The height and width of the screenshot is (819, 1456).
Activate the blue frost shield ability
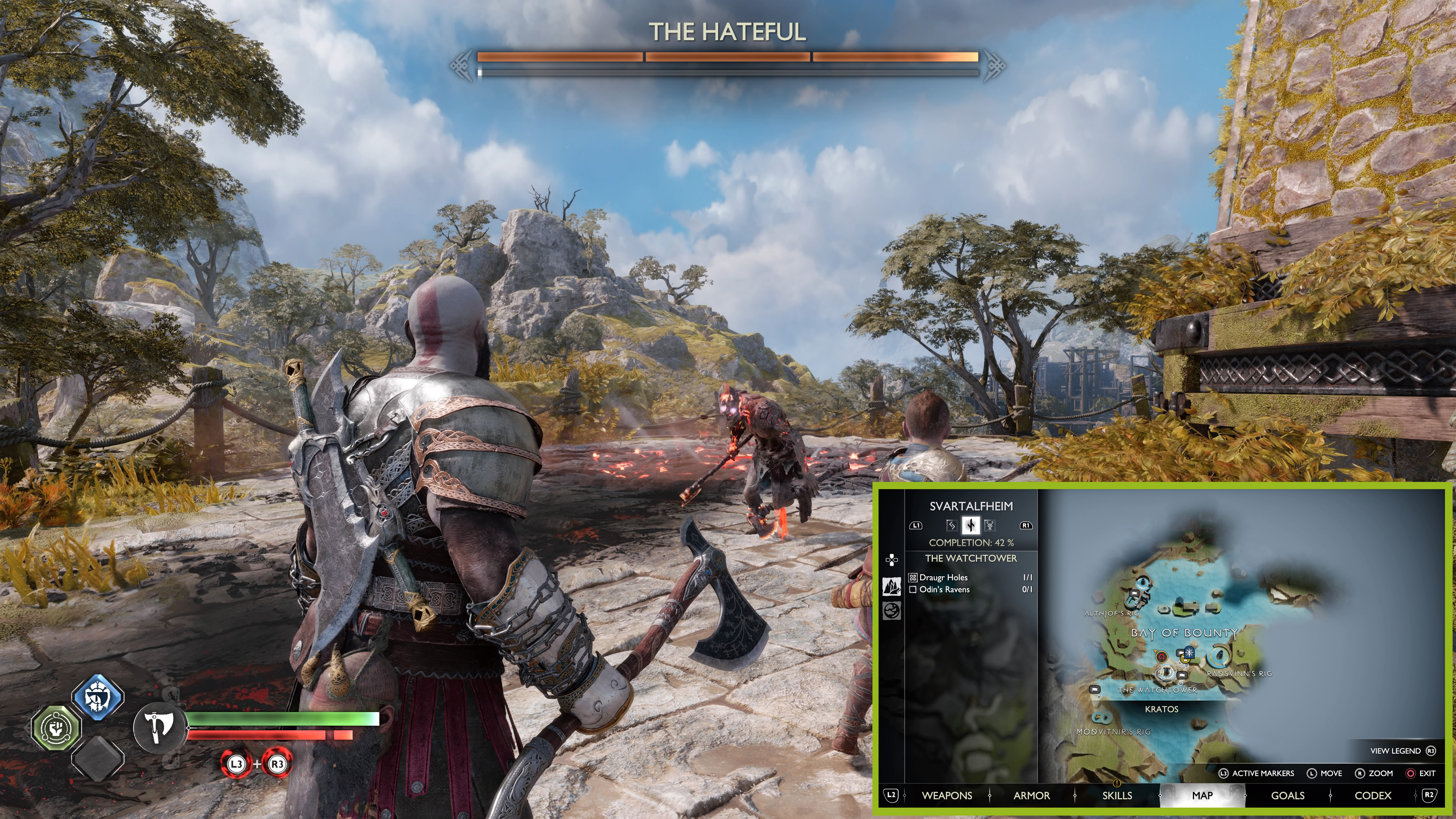(98, 698)
